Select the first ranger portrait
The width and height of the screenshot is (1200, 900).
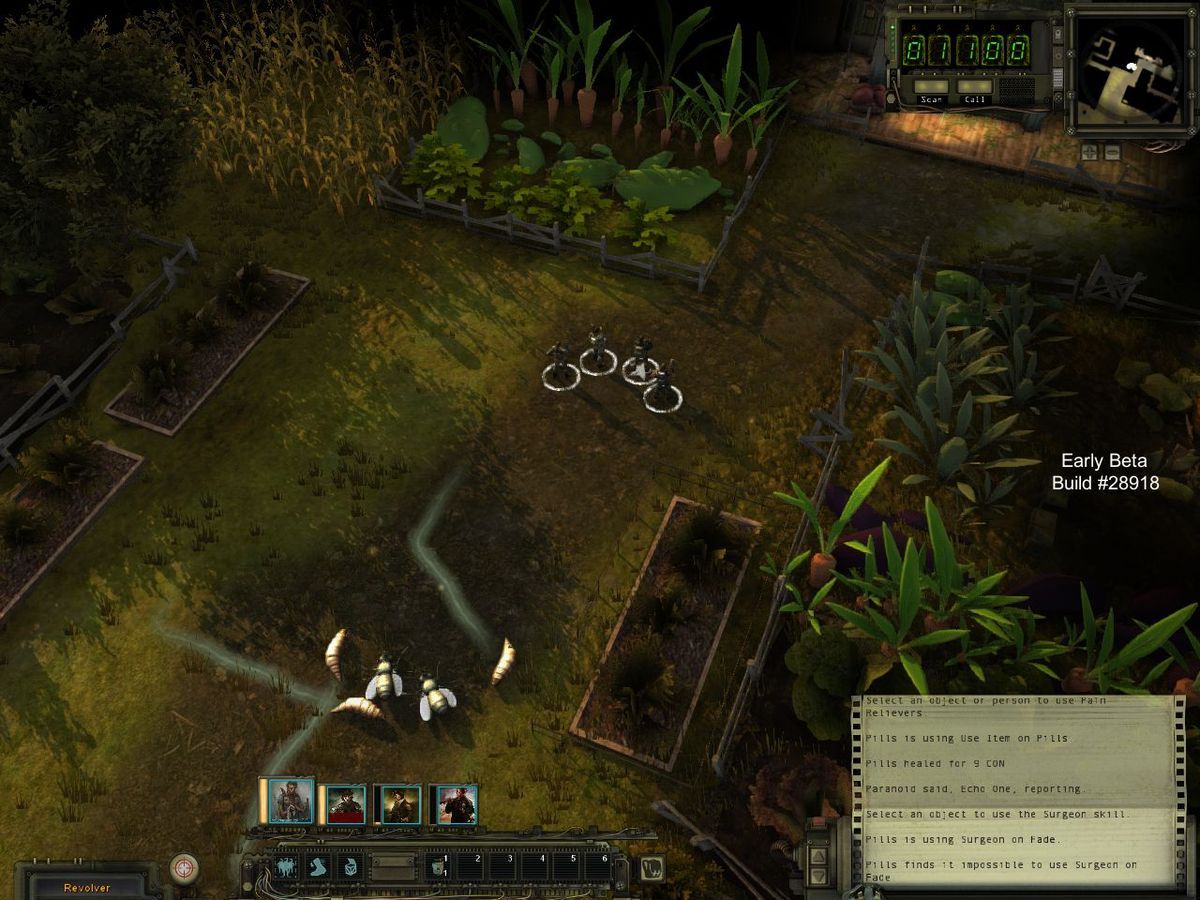[288, 801]
